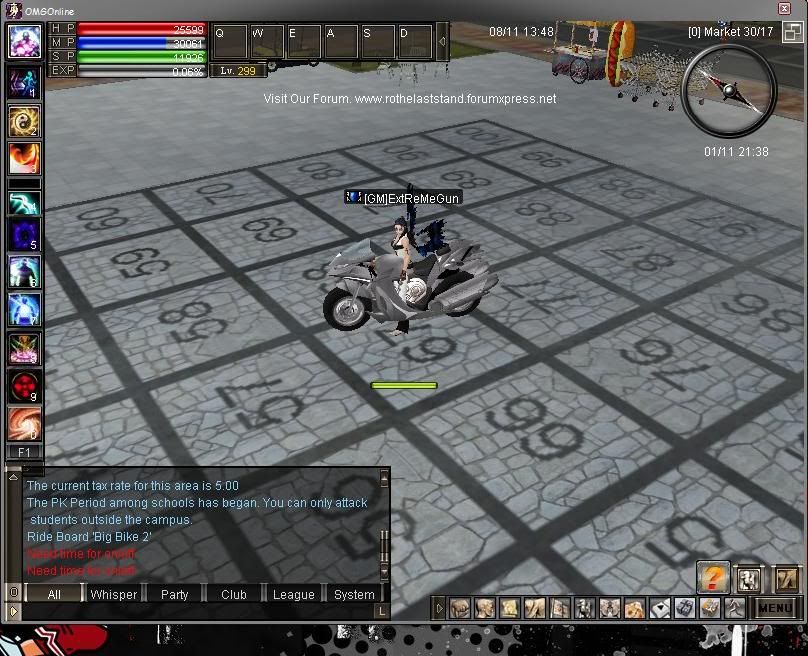Screen dimensions: 808x656
Task: Select the Party chat tab
Action: coord(174,594)
